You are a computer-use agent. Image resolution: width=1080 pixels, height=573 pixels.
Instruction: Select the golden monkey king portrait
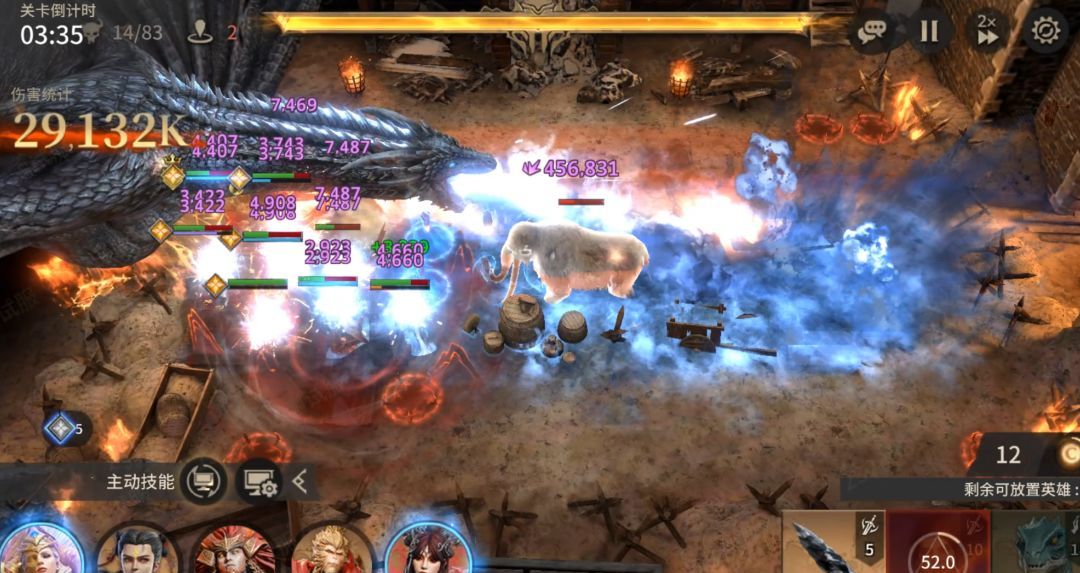pyautogui.click(x=330, y=550)
